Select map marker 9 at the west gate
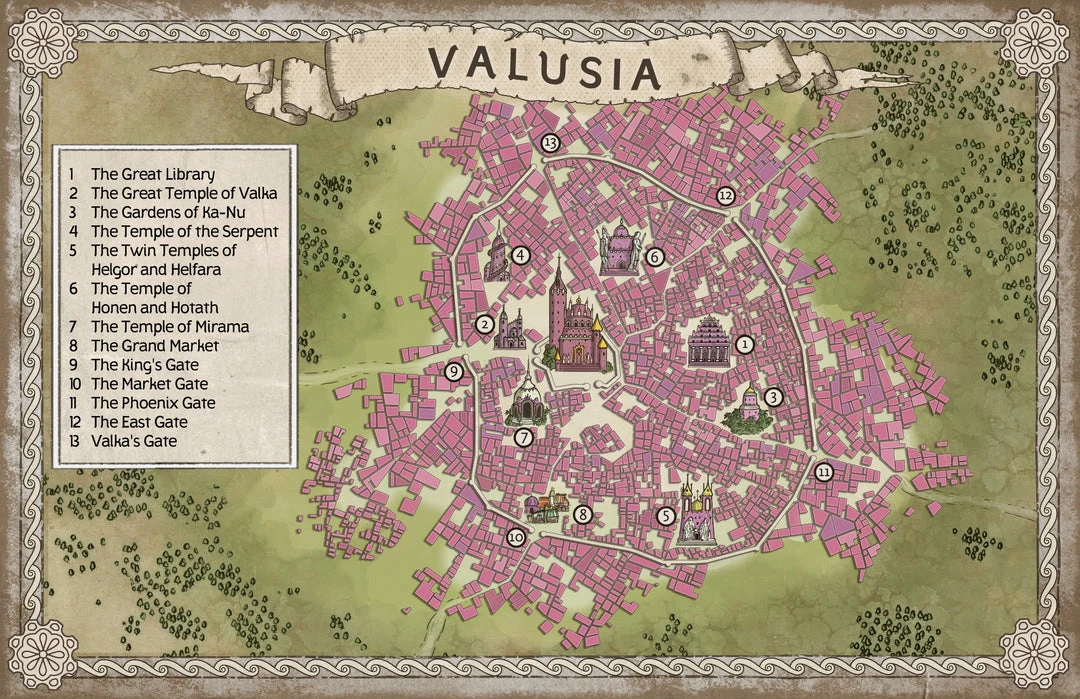This screenshot has height=699, width=1080. [453, 372]
